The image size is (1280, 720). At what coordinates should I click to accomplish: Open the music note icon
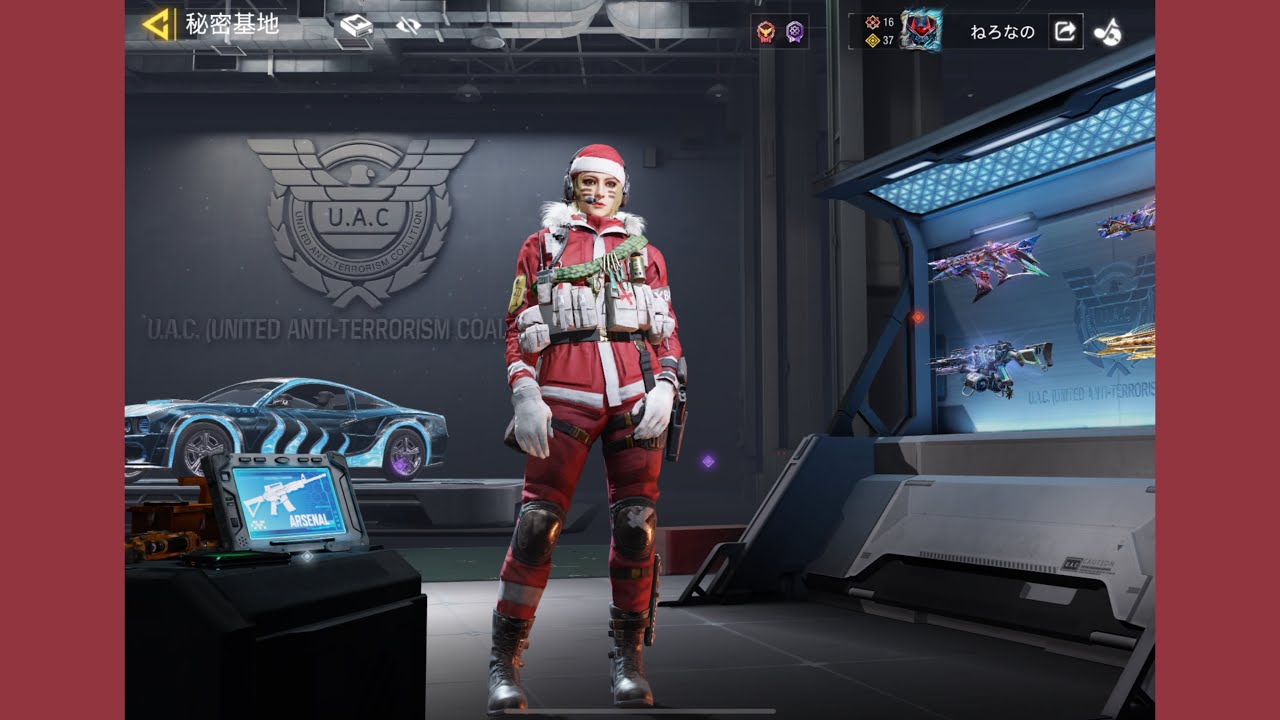pos(1107,32)
